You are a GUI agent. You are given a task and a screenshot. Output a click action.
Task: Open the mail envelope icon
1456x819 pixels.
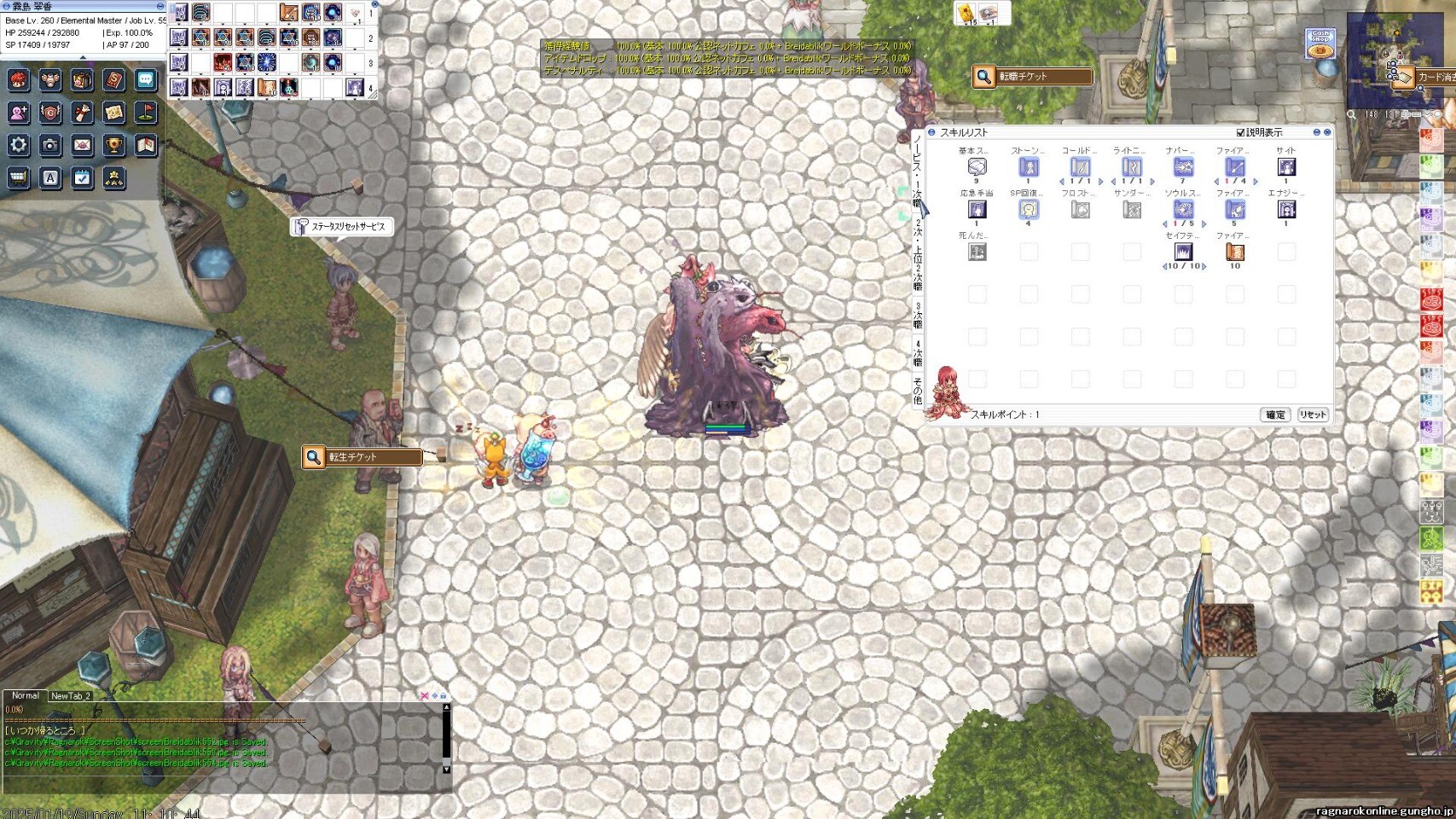point(82,145)
